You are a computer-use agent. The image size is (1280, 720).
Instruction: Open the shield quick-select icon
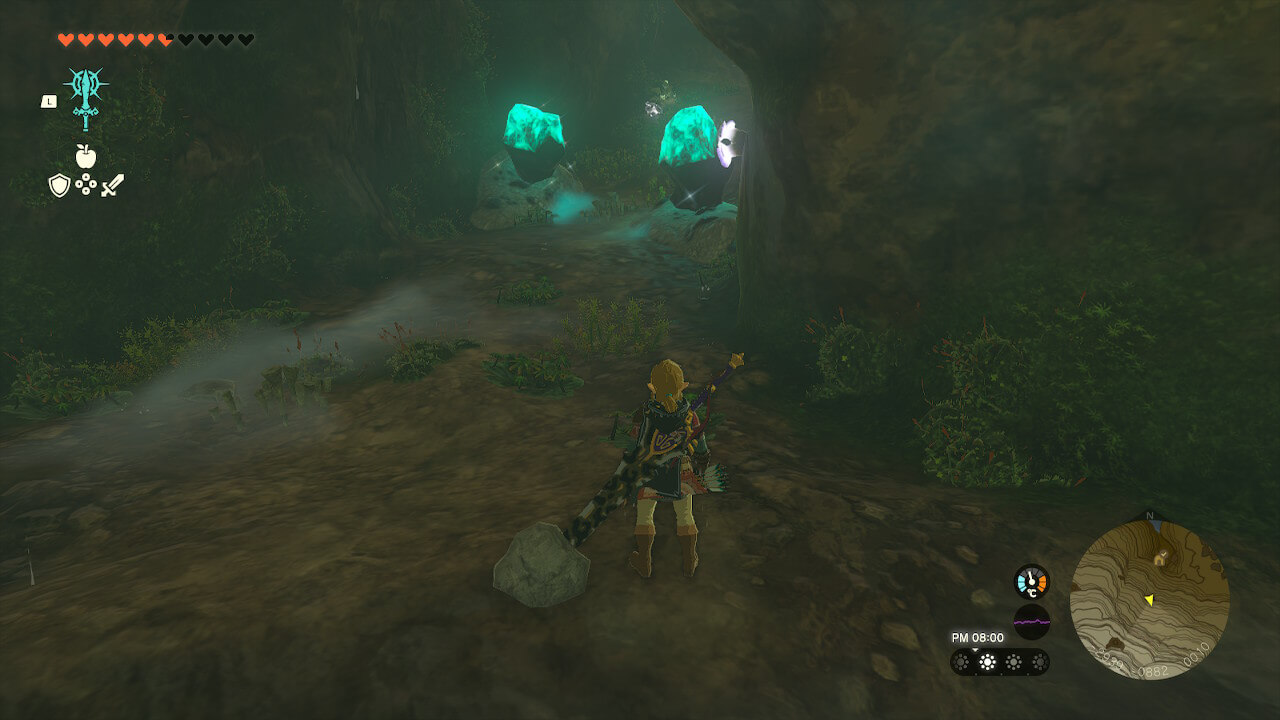[59, 185]
